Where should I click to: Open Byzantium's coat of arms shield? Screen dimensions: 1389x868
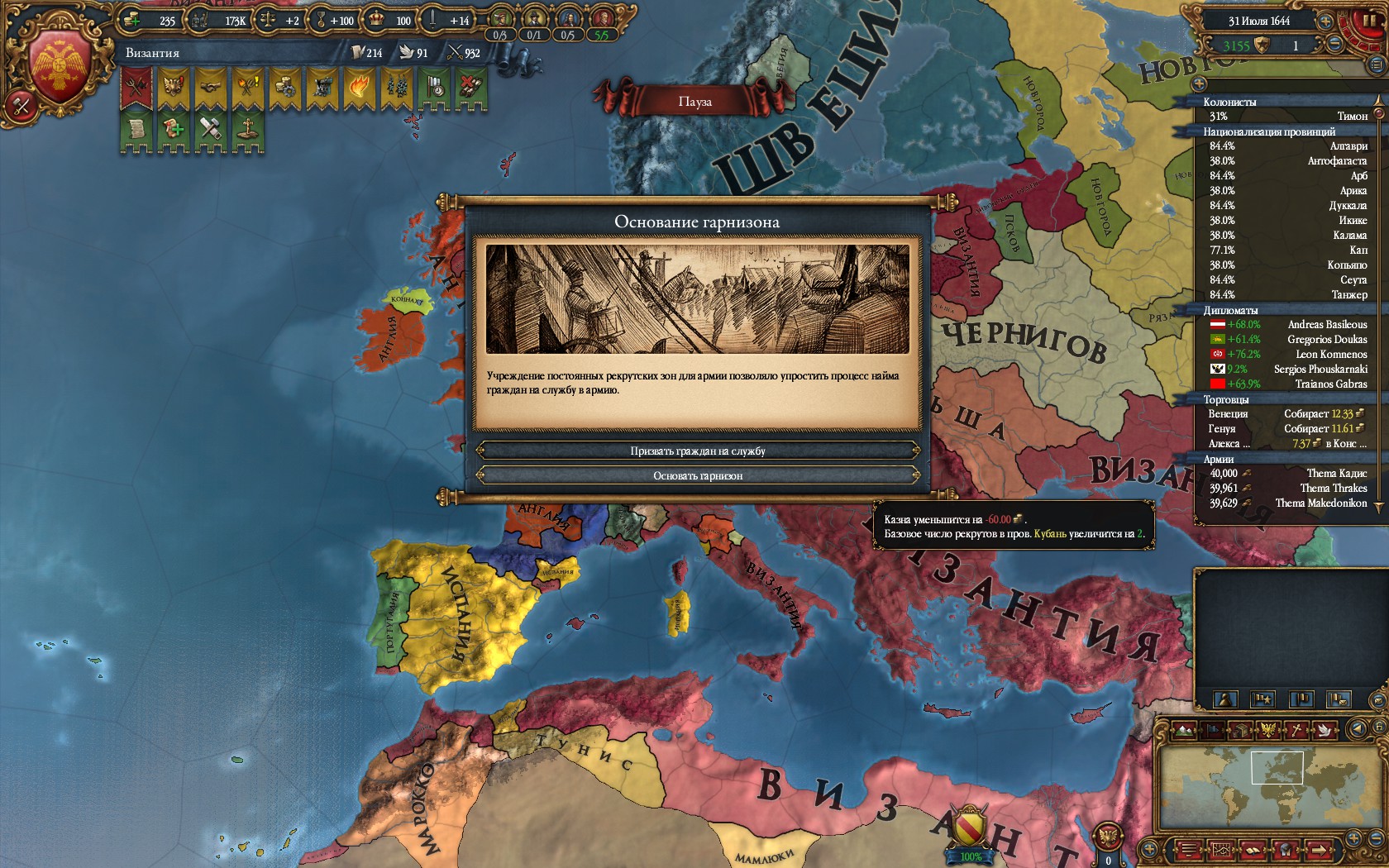coord(60,68)
